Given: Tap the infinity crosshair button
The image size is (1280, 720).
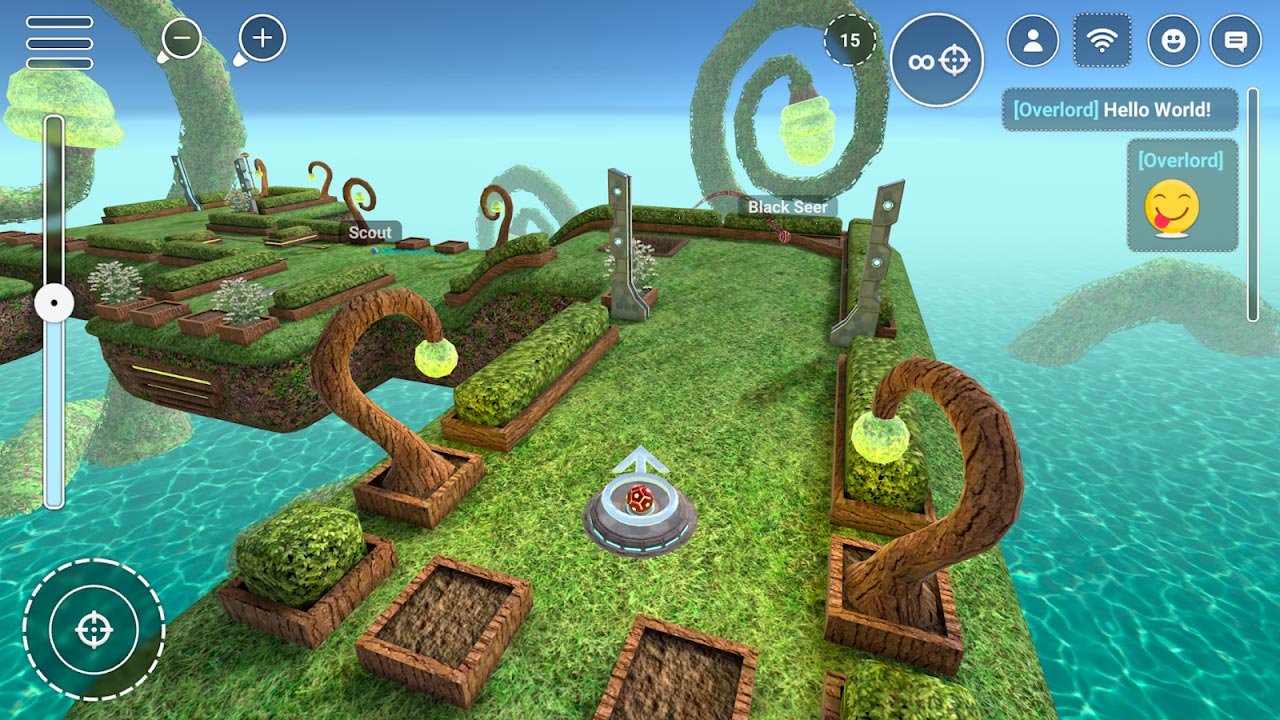Looking at the screenshot, I should (x=937, y=61).
